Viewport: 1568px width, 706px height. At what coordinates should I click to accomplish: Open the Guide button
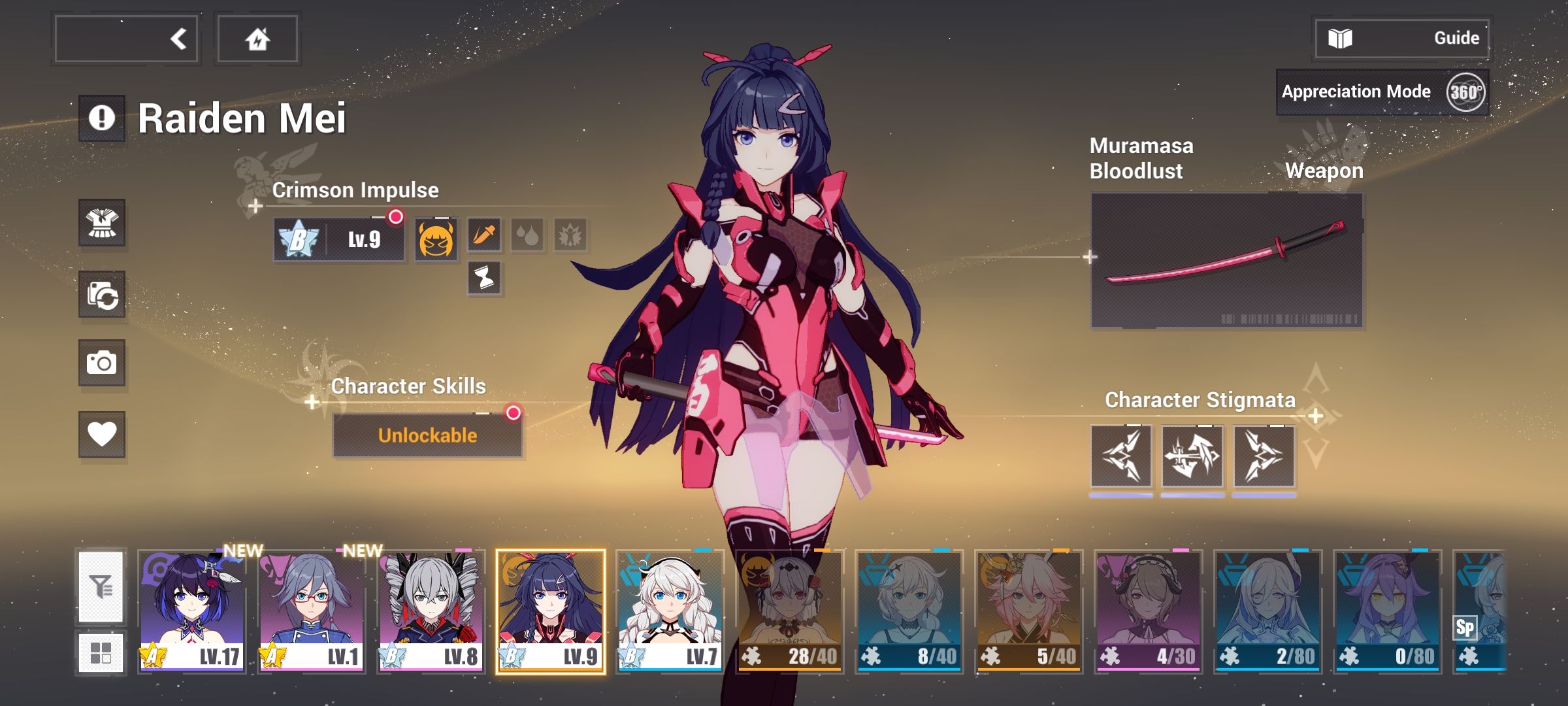1401,37
